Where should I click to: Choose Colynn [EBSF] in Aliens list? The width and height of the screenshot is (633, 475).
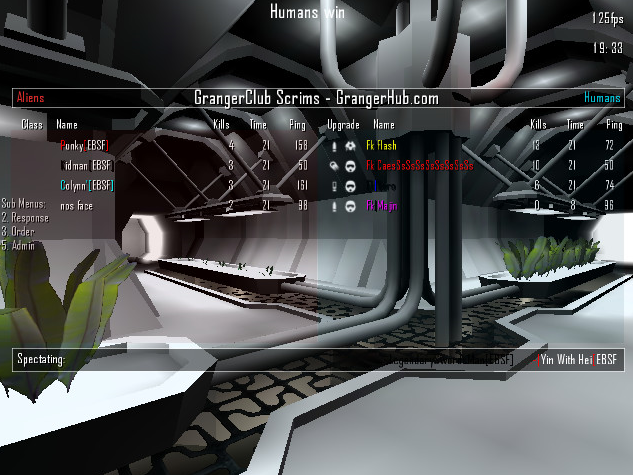[87, 185]
